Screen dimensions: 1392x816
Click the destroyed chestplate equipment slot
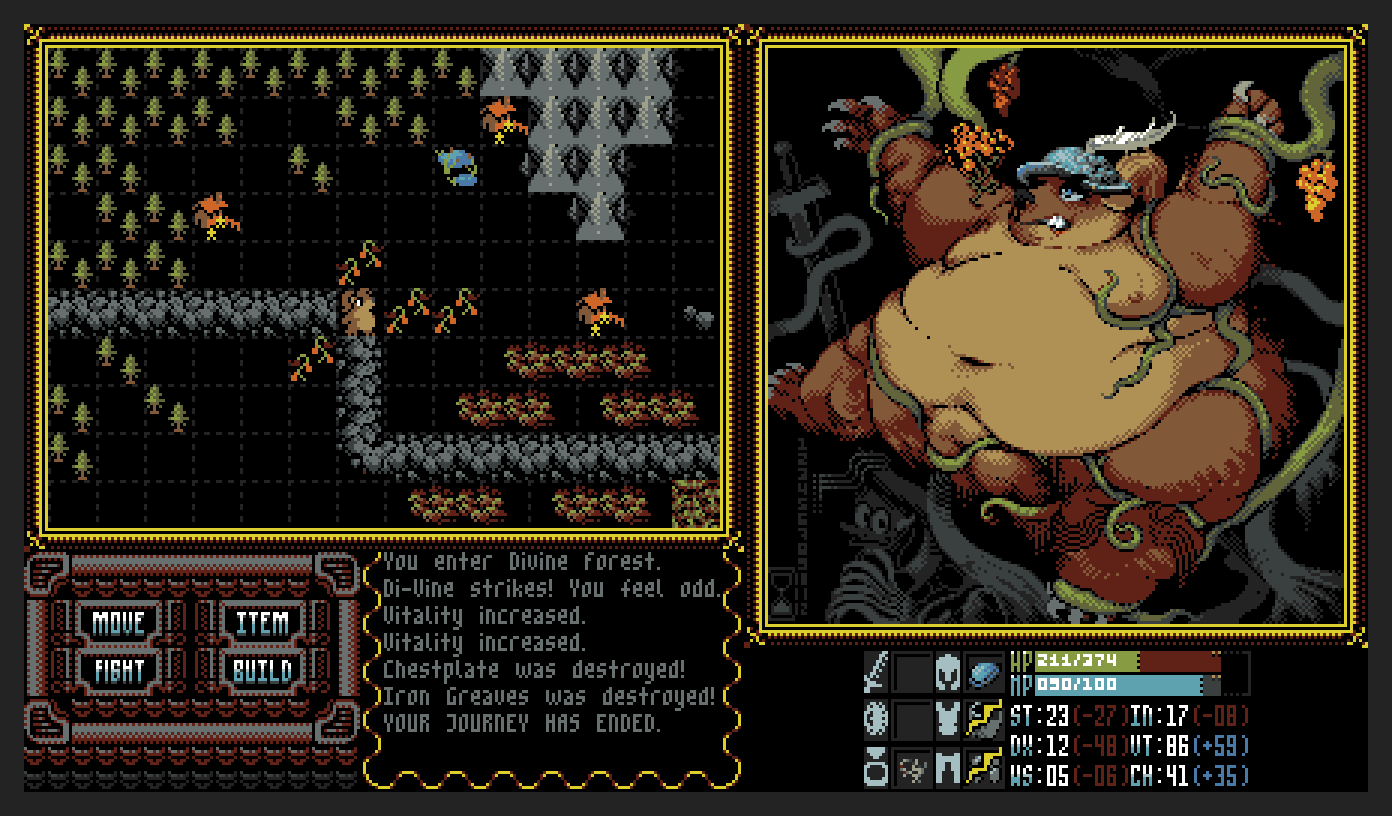[x=984, y=720]
